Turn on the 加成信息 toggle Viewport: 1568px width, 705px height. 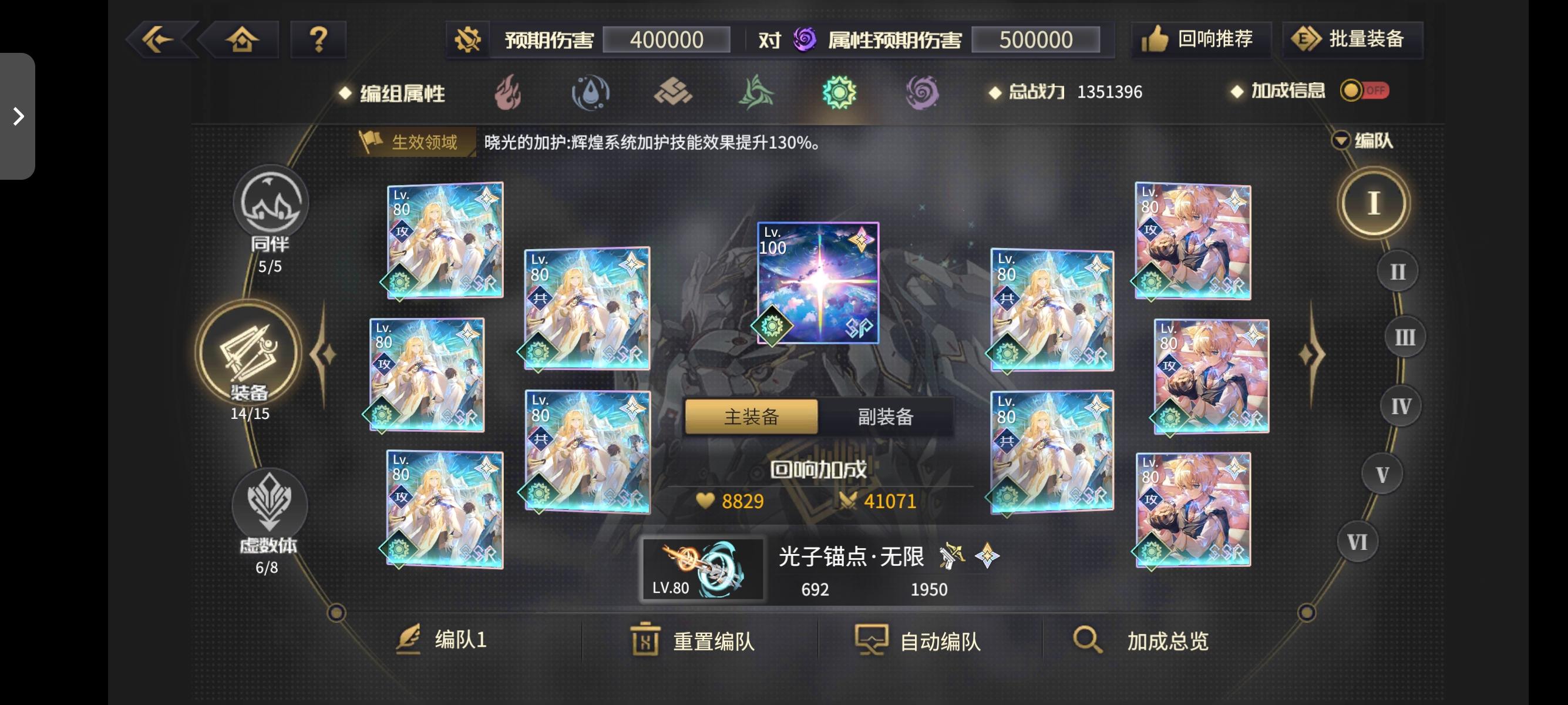pos(1364,91)
